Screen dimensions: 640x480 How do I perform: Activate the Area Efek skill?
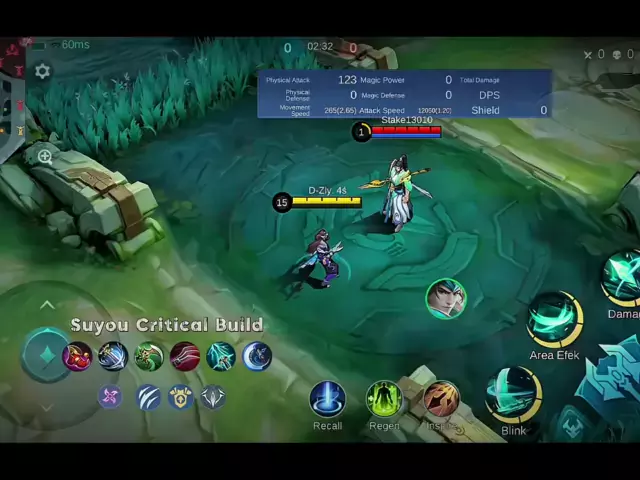coord(555,320)
